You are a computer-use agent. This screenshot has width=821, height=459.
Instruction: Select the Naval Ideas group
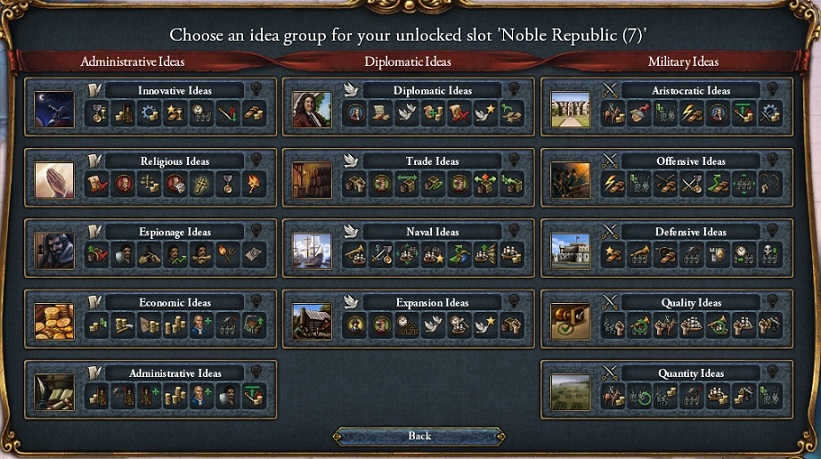point(433,232)
